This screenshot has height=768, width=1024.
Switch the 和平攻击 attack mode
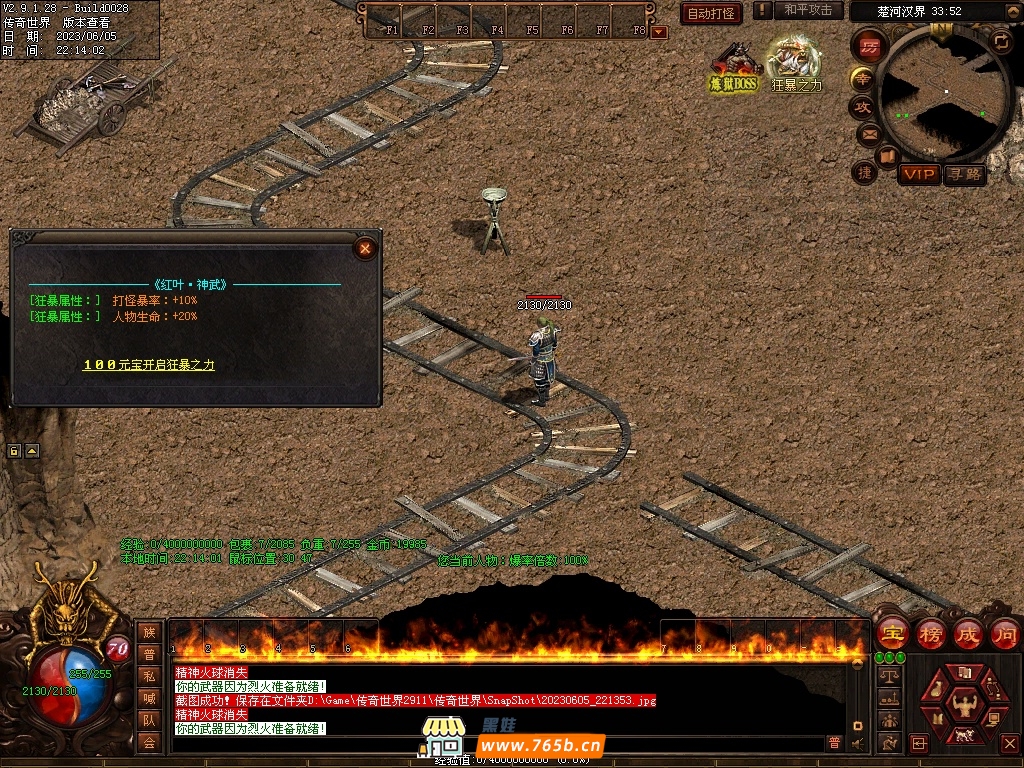pyautogui.click(x=808, y=10)
